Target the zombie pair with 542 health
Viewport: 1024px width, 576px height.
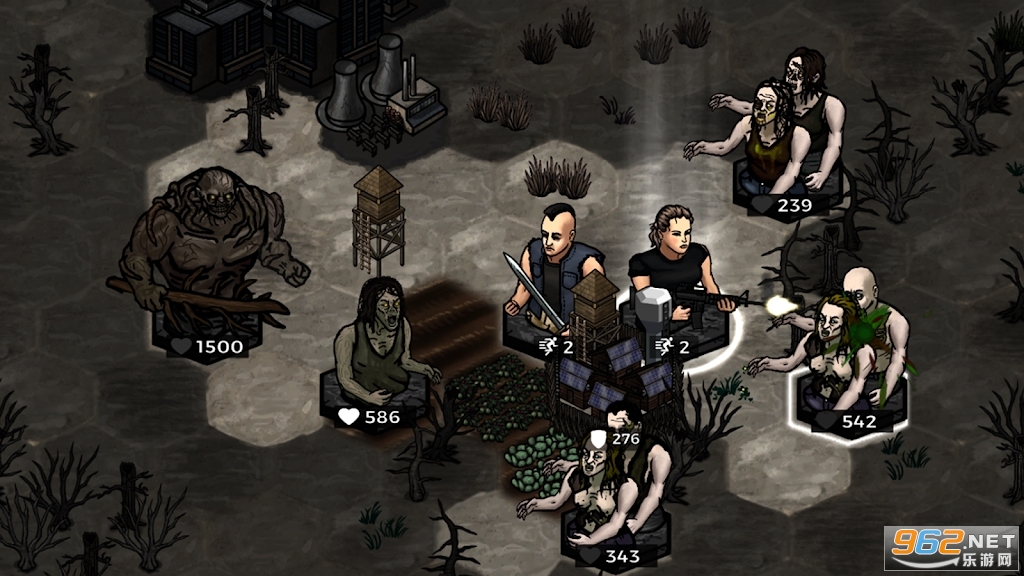pos(850,350)
